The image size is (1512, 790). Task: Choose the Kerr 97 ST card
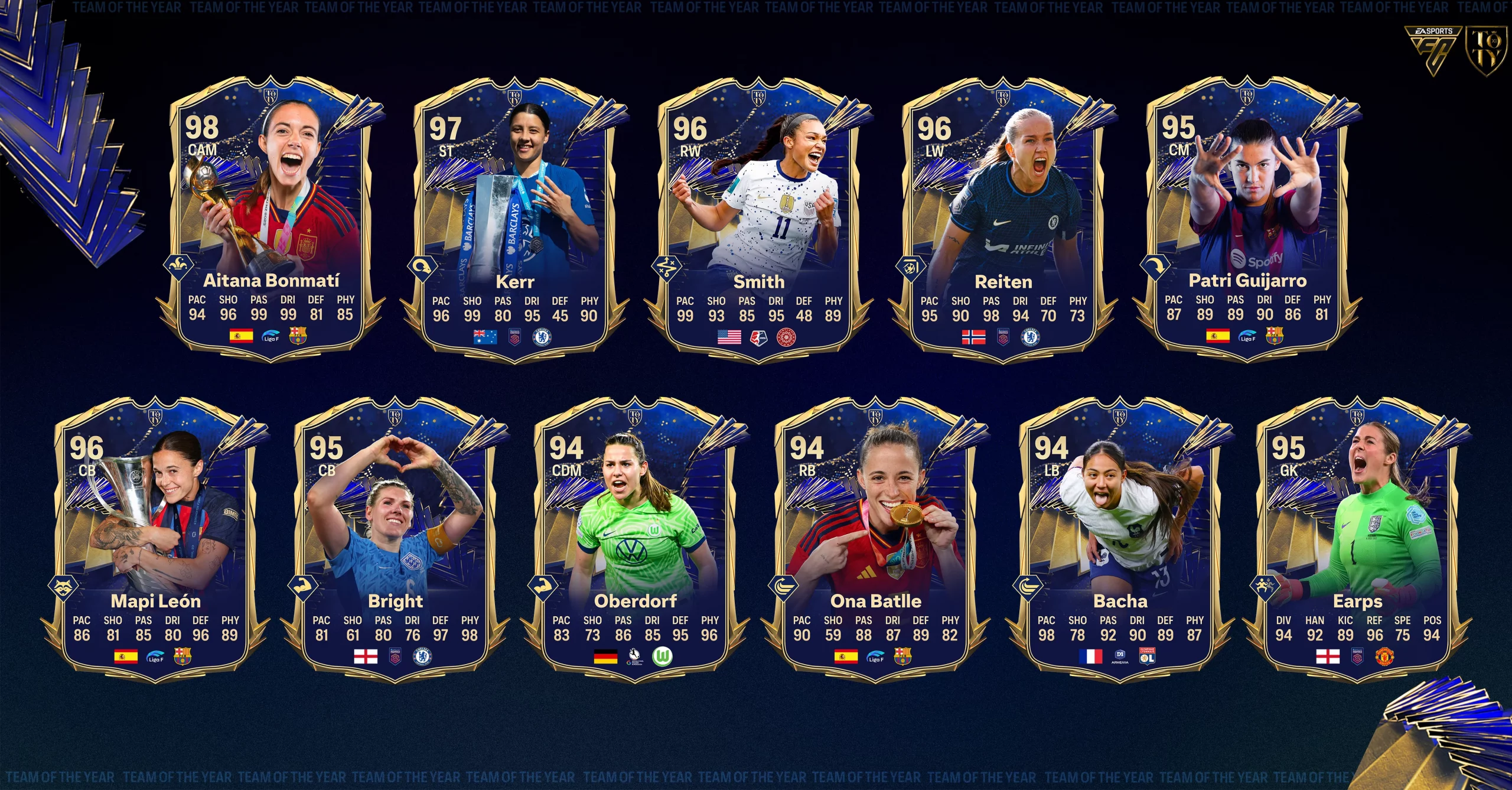[515, 220]
